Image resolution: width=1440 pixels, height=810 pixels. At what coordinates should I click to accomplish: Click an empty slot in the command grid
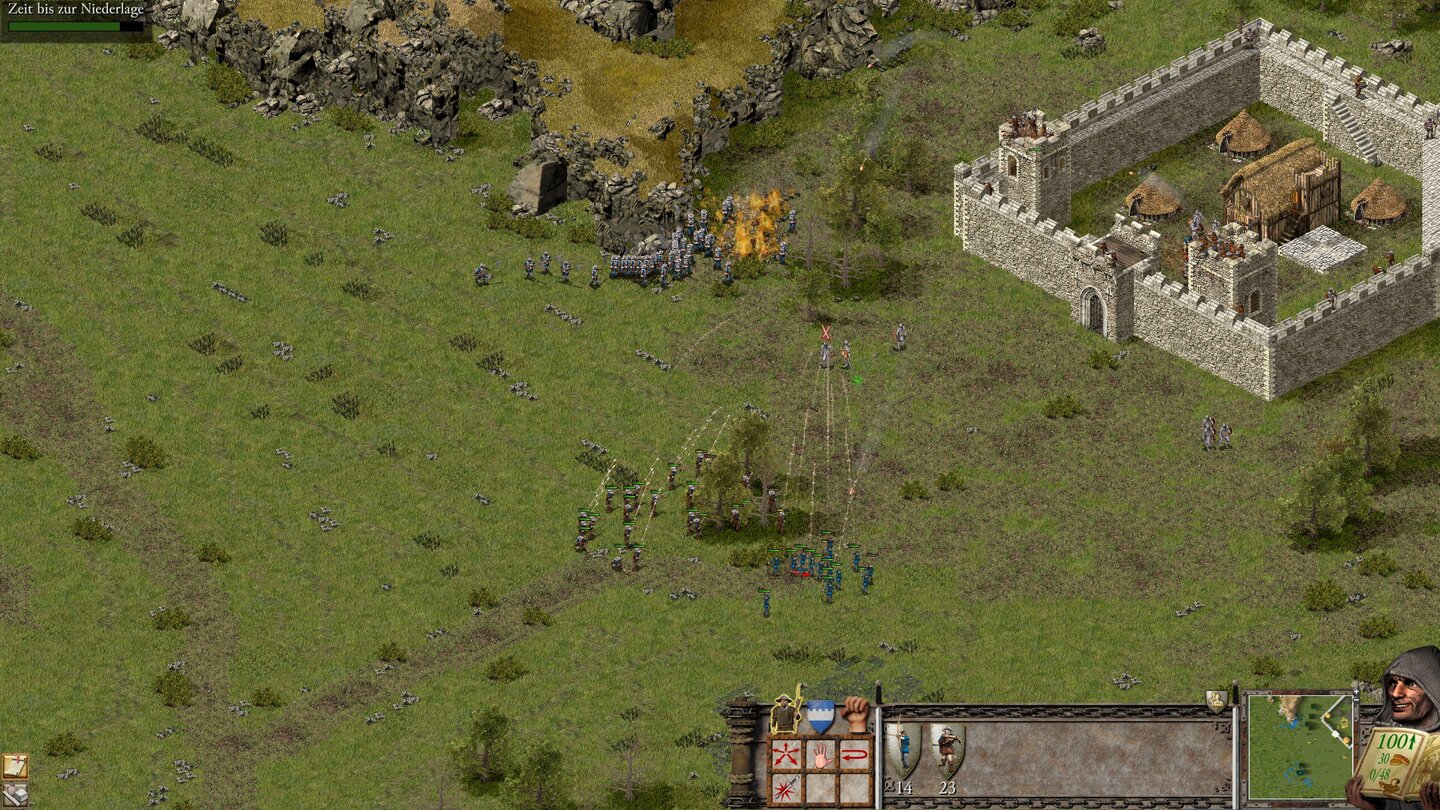coord(822,789)
